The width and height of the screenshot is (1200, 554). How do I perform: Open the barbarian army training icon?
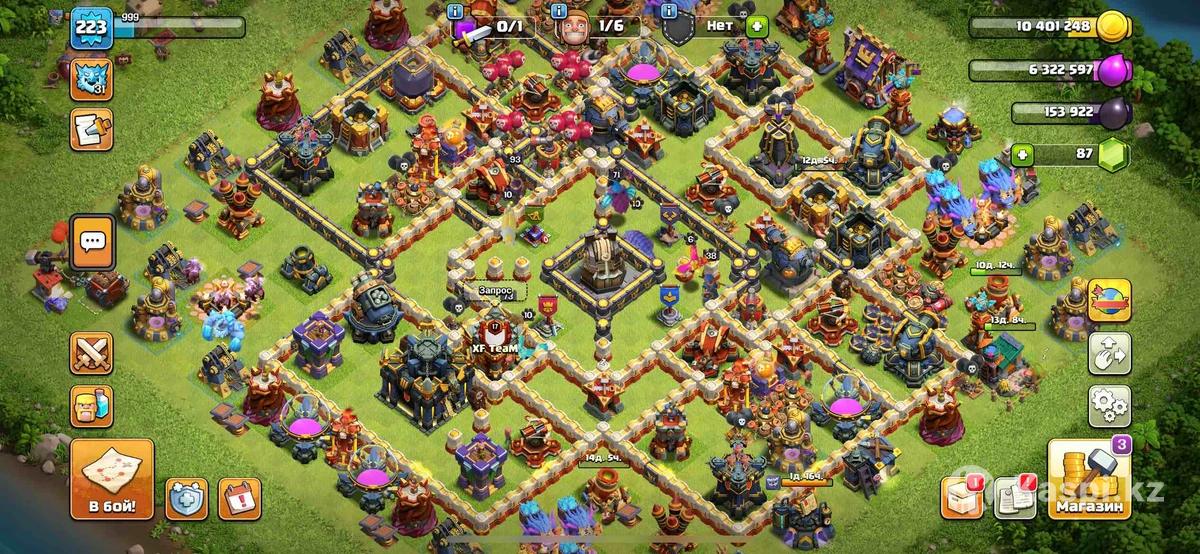pos(91,405)
